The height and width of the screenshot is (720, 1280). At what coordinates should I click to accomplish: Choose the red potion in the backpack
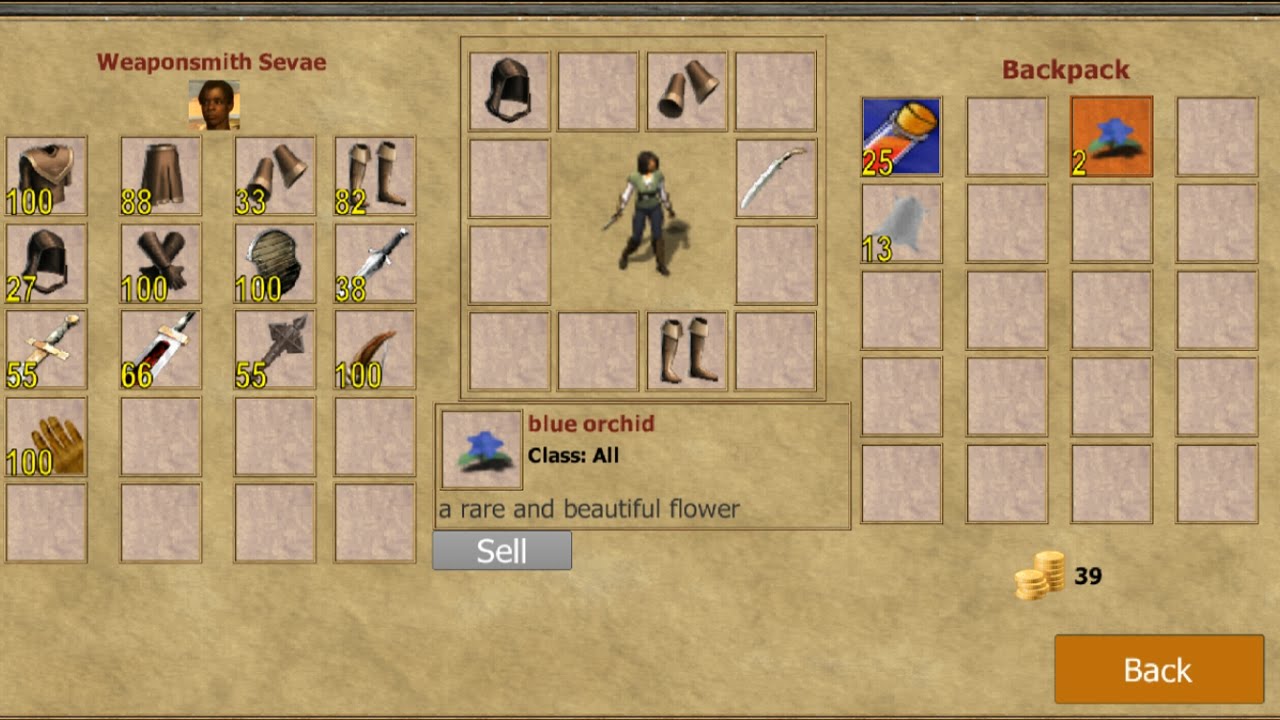click(x=902, y=137)
